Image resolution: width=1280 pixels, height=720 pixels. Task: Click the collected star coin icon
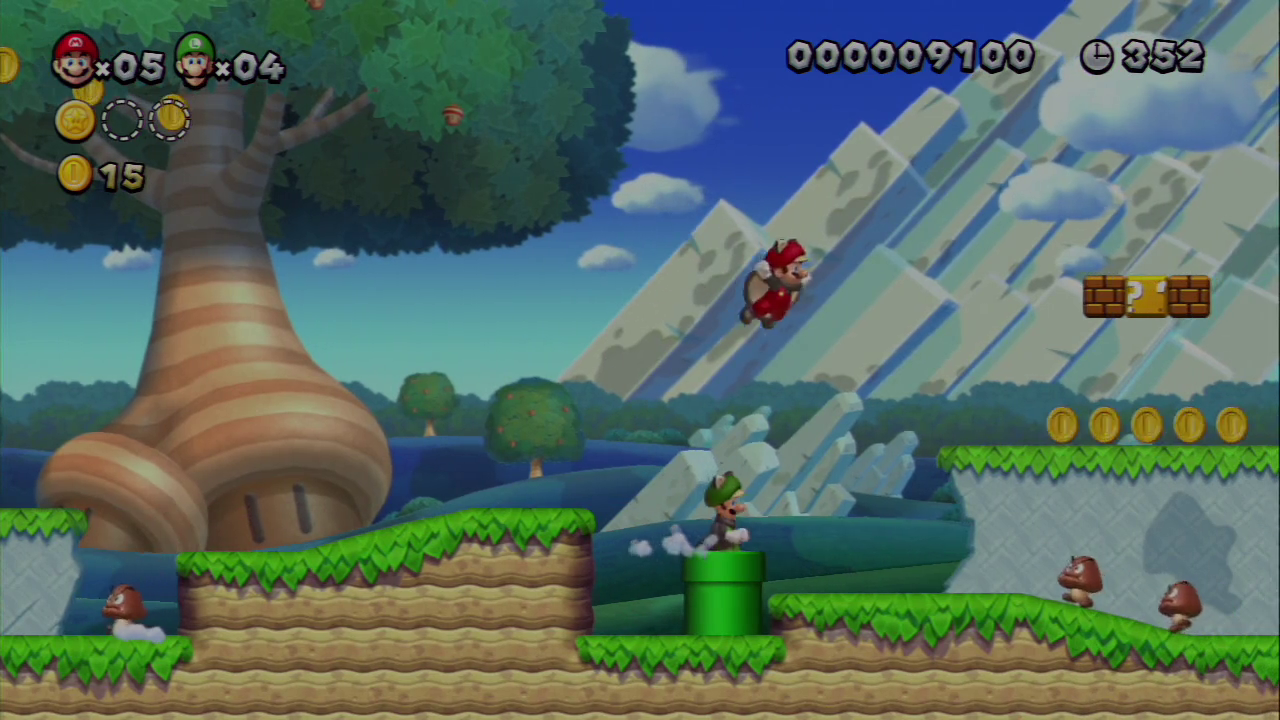(x=76, y=120)
